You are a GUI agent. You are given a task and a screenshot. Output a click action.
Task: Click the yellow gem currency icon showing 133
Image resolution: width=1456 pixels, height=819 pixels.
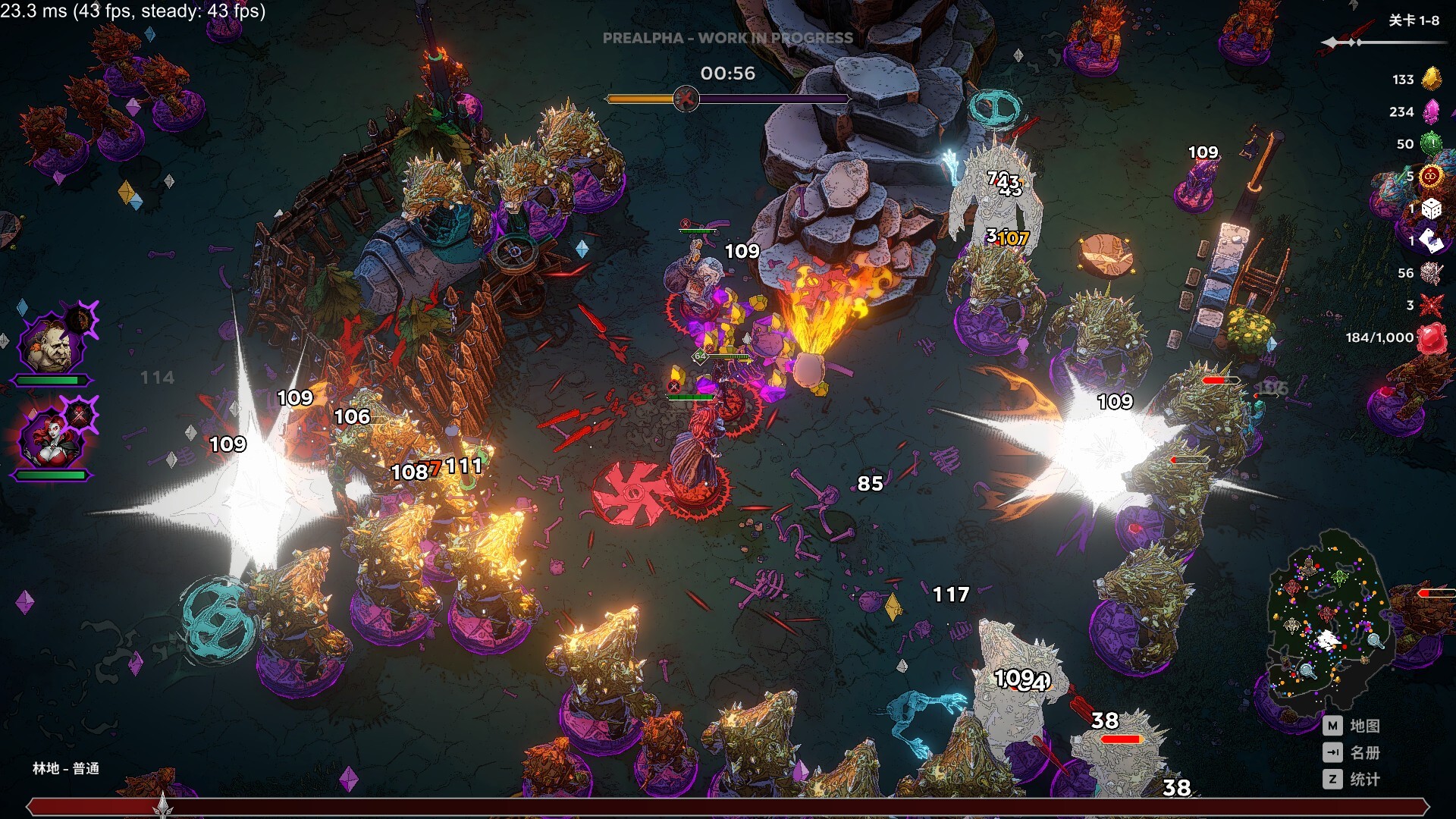[x=1431, y=80]
